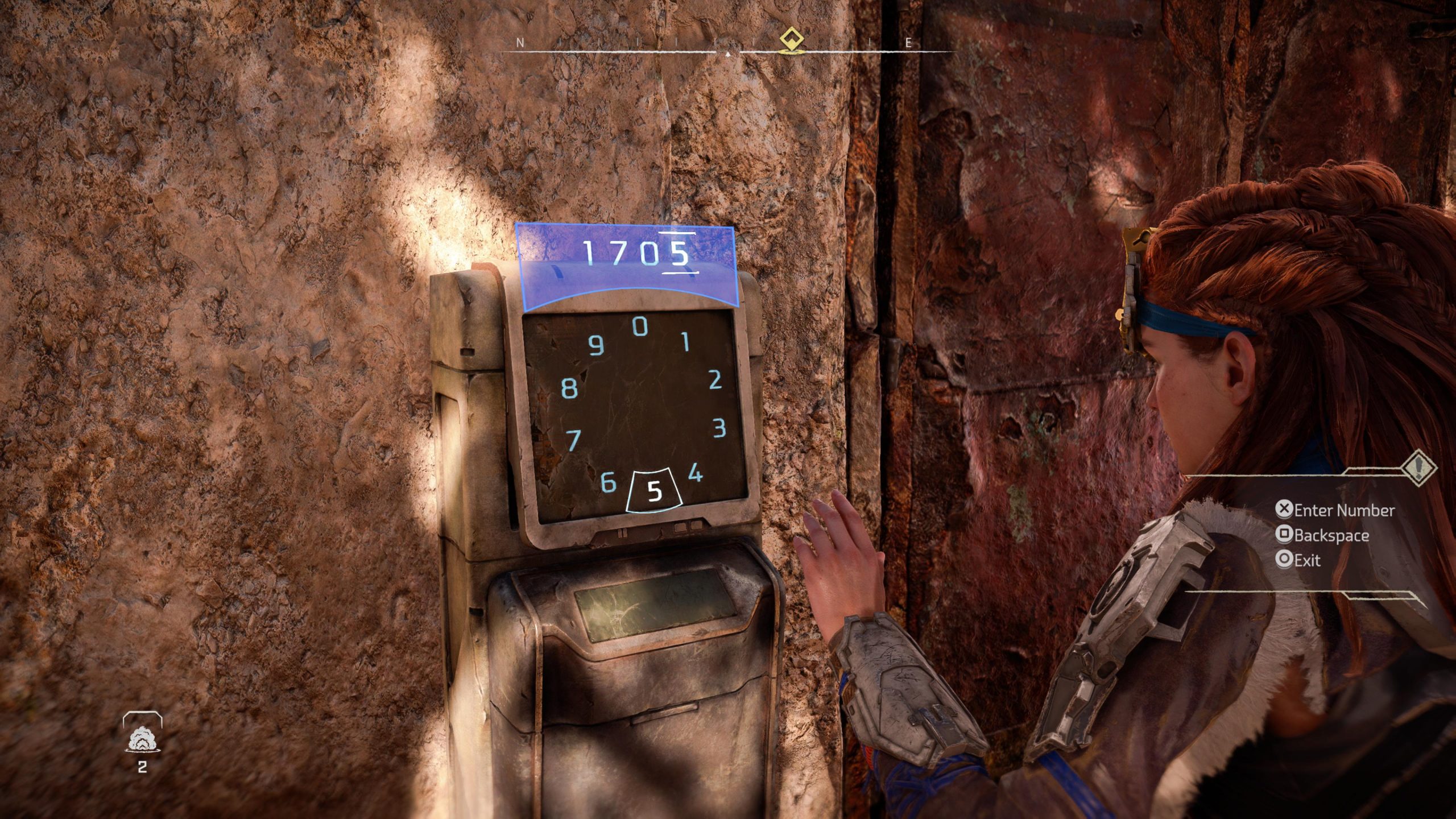Click the quest marker diamond on the compass
1456x819 pixels.
[x=791, y=40]
